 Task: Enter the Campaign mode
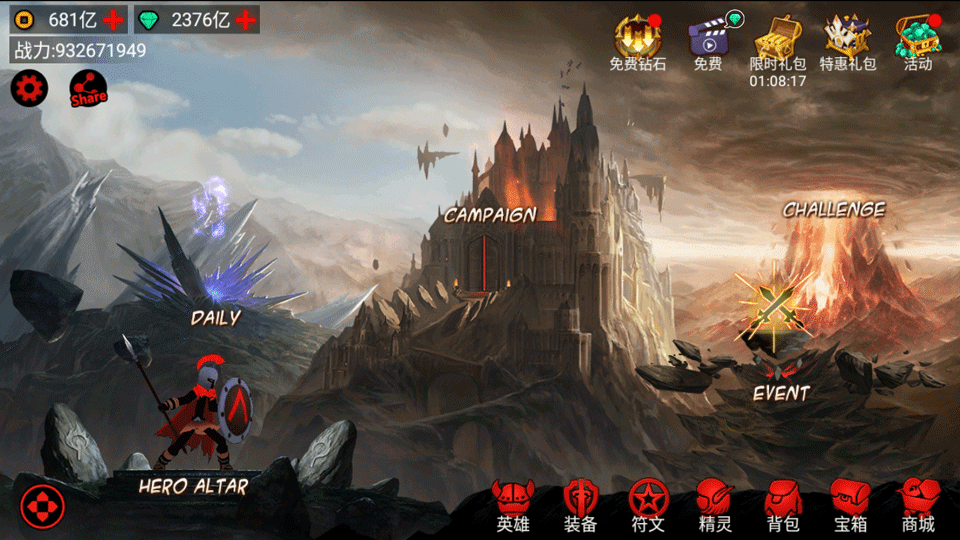tap(490, 214)
